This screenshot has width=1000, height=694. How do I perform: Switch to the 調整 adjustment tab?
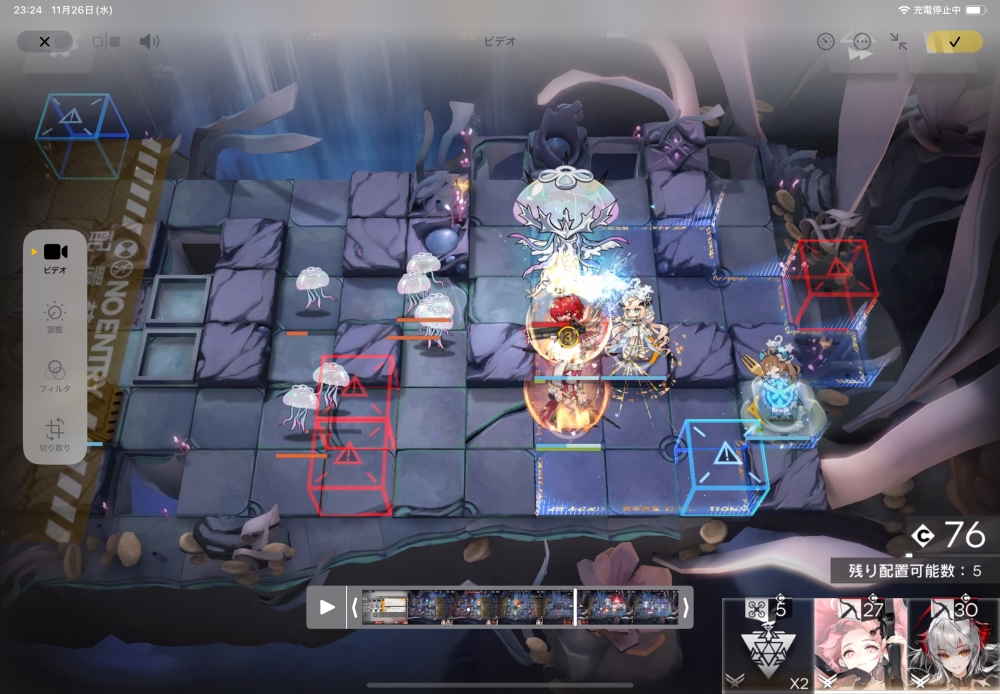(x=55, y=317)
